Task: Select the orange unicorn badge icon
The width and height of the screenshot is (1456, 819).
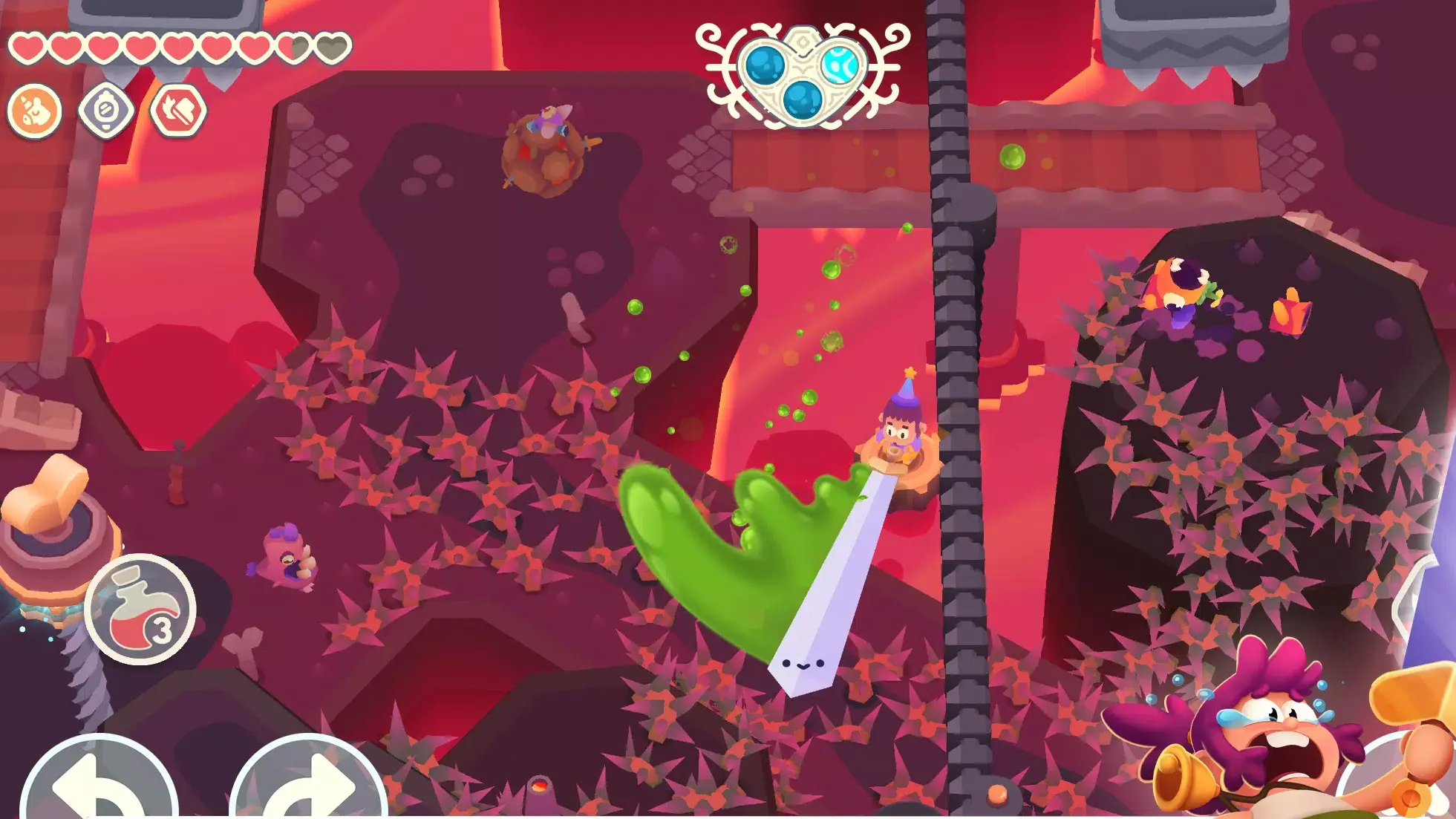Action: click(34, 111)
